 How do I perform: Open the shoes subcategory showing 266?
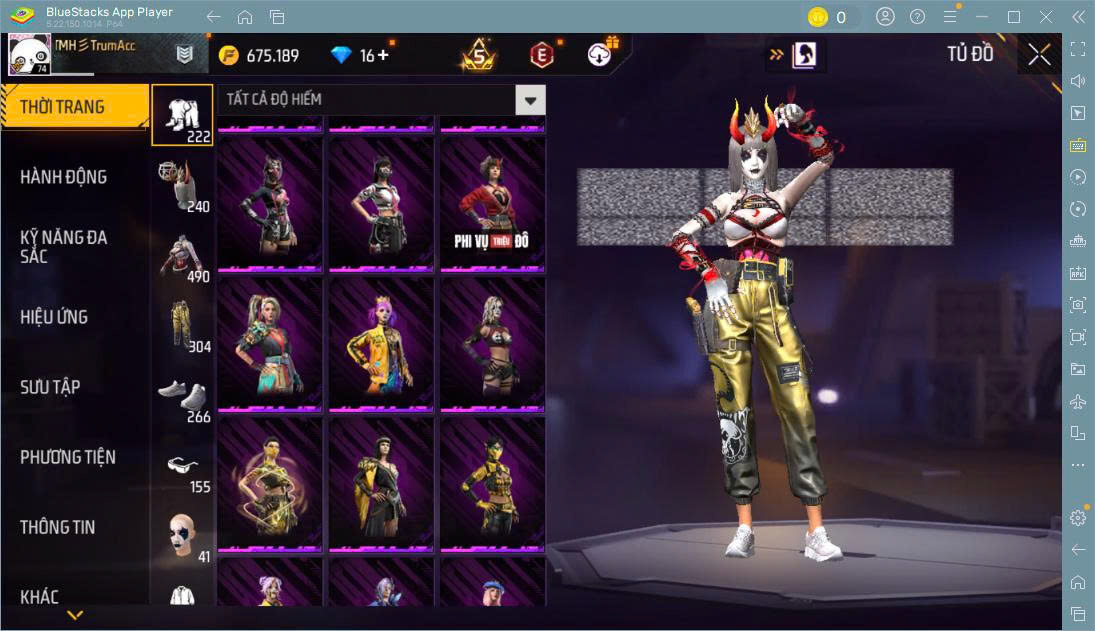(x=182, y=396)
